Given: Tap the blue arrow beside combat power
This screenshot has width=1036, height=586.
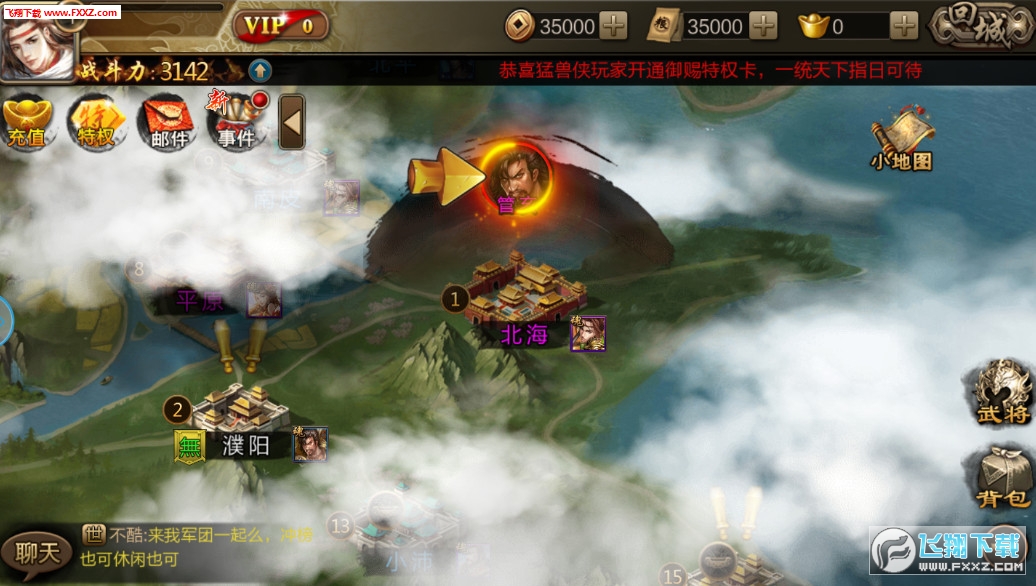Looking at the screenshot, I should click(x=259, y=70).
